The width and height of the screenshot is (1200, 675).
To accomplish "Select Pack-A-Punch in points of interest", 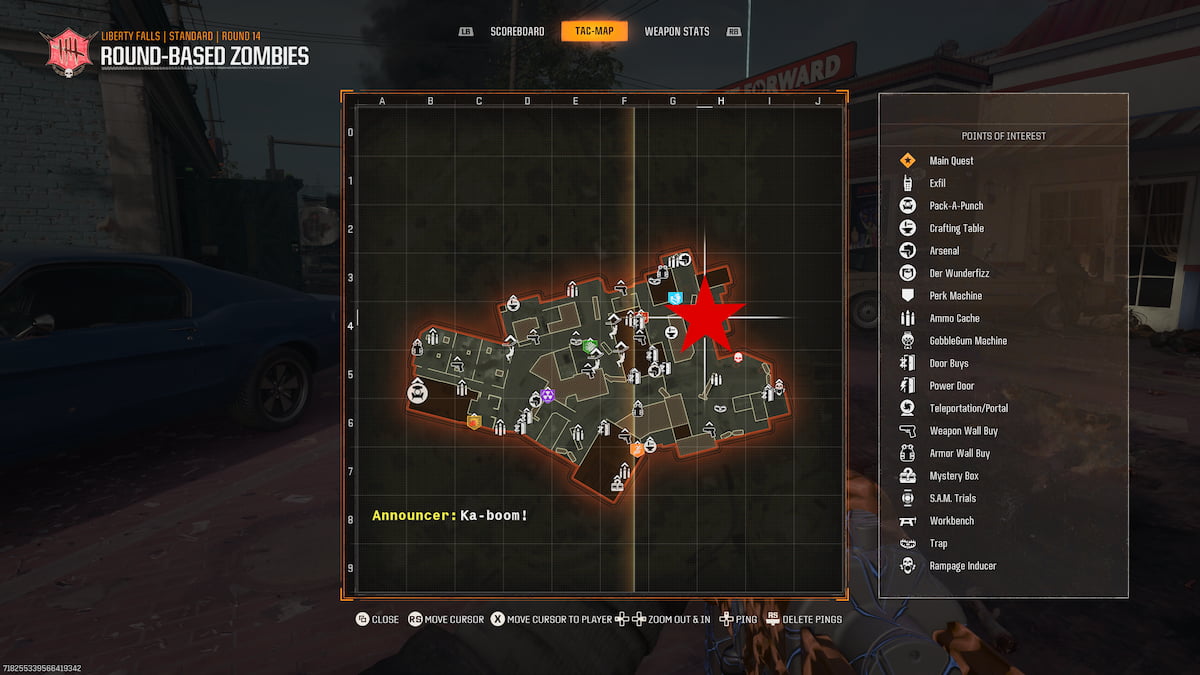I will tap(955, 206).
